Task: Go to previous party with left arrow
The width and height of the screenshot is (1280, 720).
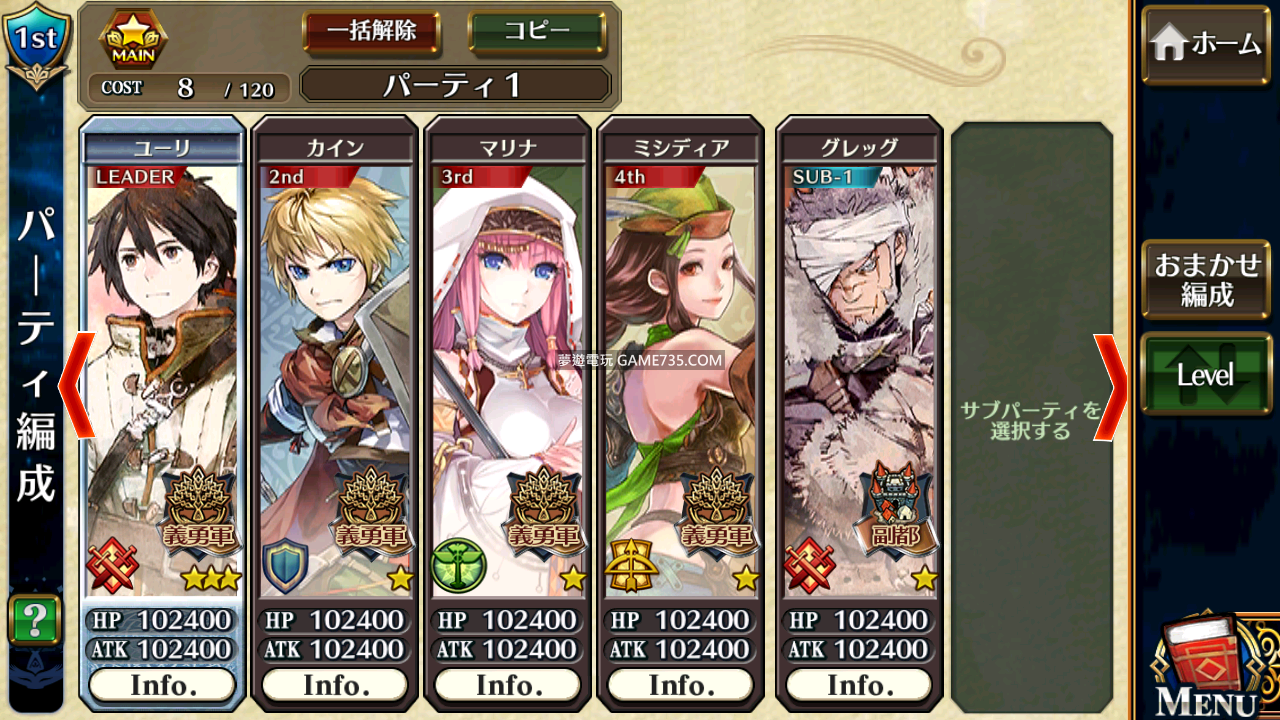Action: [77, 386]
